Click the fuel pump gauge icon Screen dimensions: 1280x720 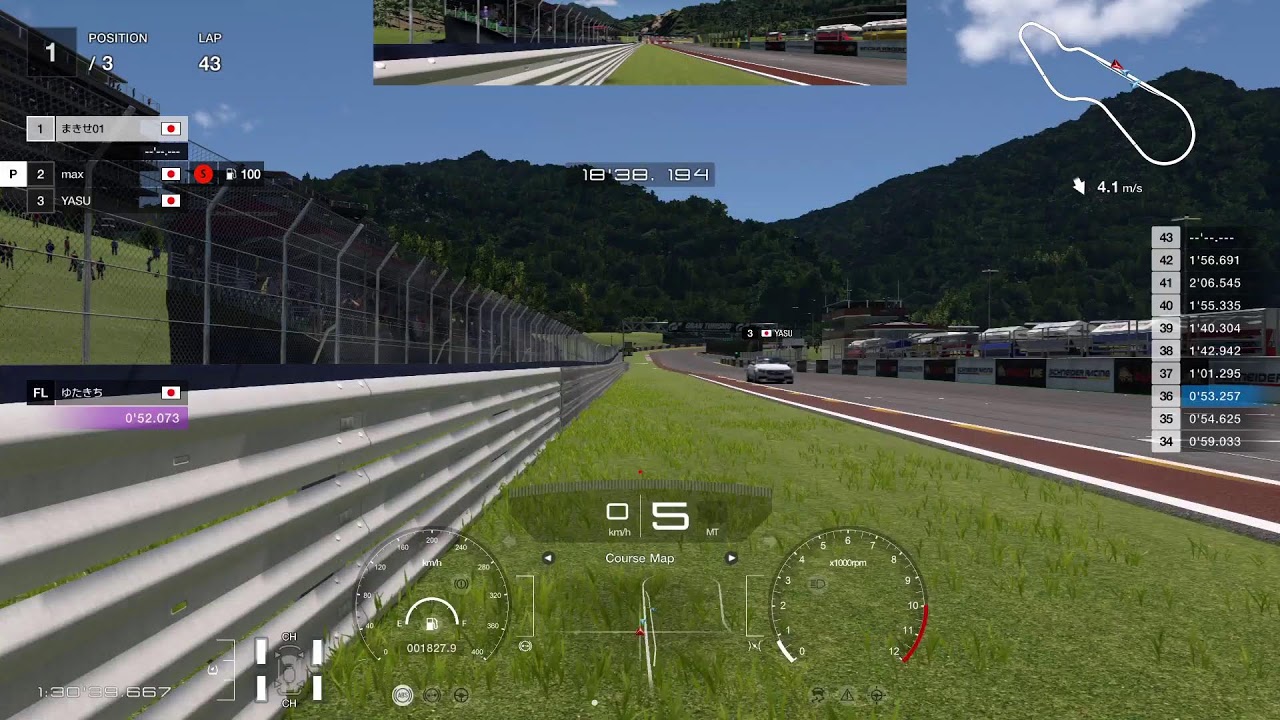tap(431, 624)
